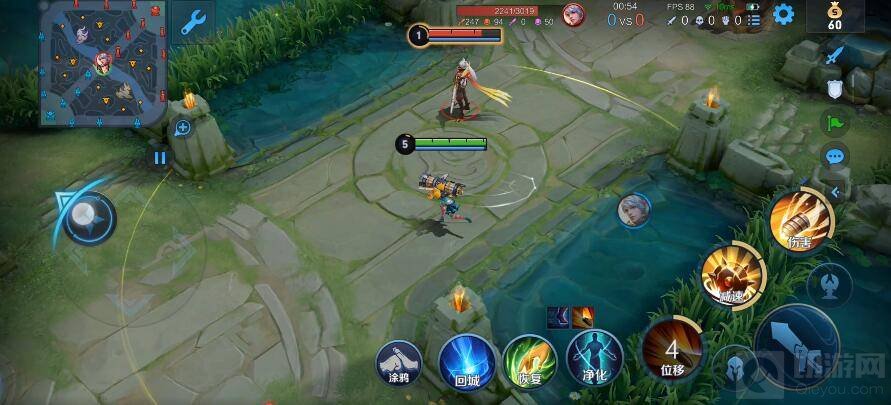Screen dimensions: 891x405
Task: Click the minimap magnifier zoom button
Action: [x=183, y=127]
